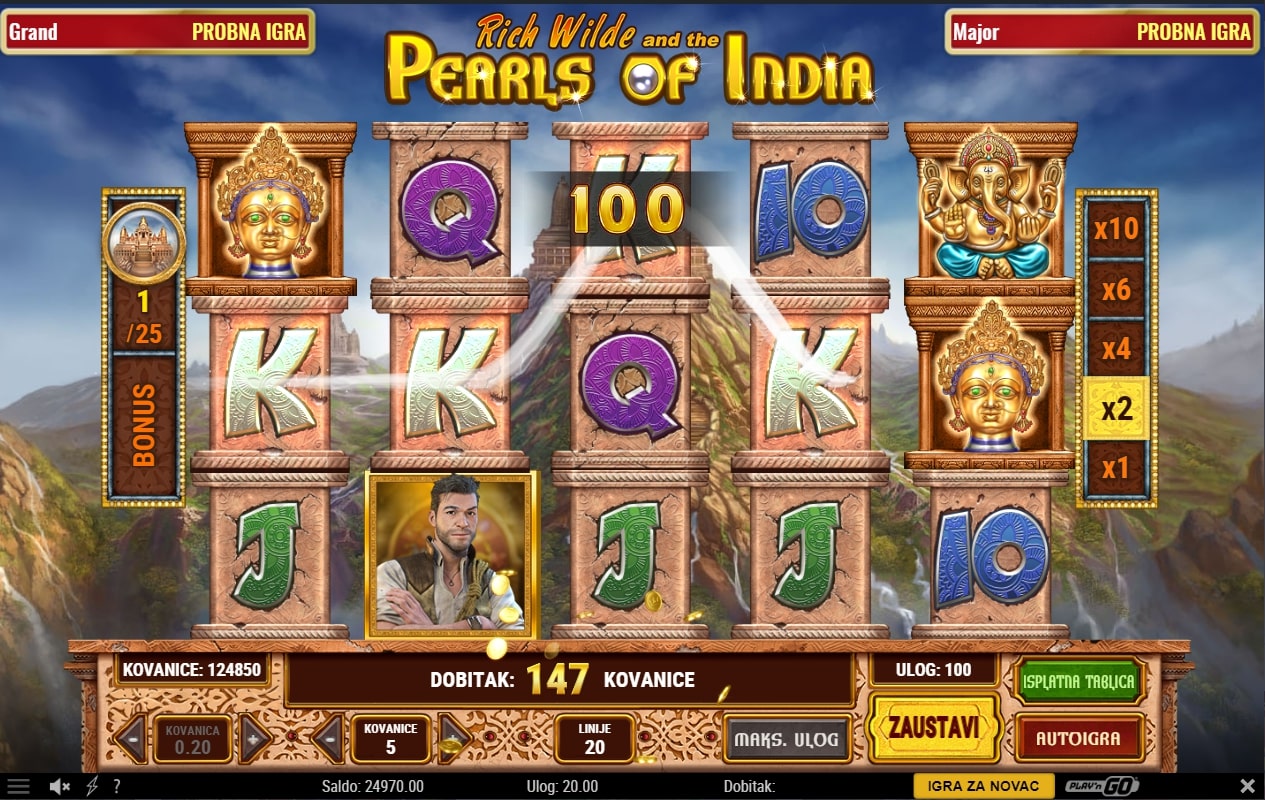Viewport: 1265px width, 800px height.
Task: Open help via the question mark icon
Action: [x=117, y=786]
